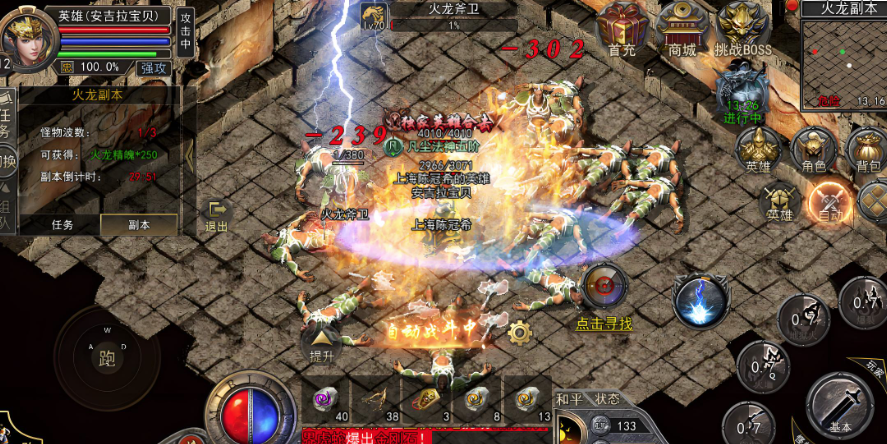Use the purple scroll item with count 40
Viewport: 887px width, 444px height.
pos(325,398)
